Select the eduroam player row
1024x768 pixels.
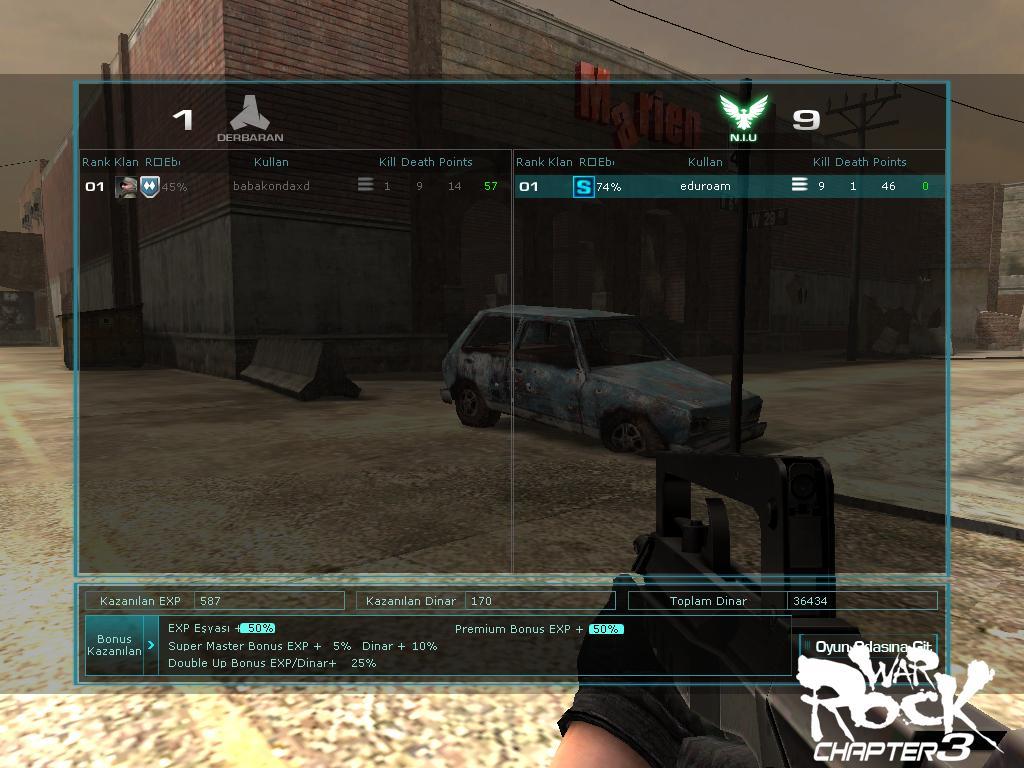[705, 186]
